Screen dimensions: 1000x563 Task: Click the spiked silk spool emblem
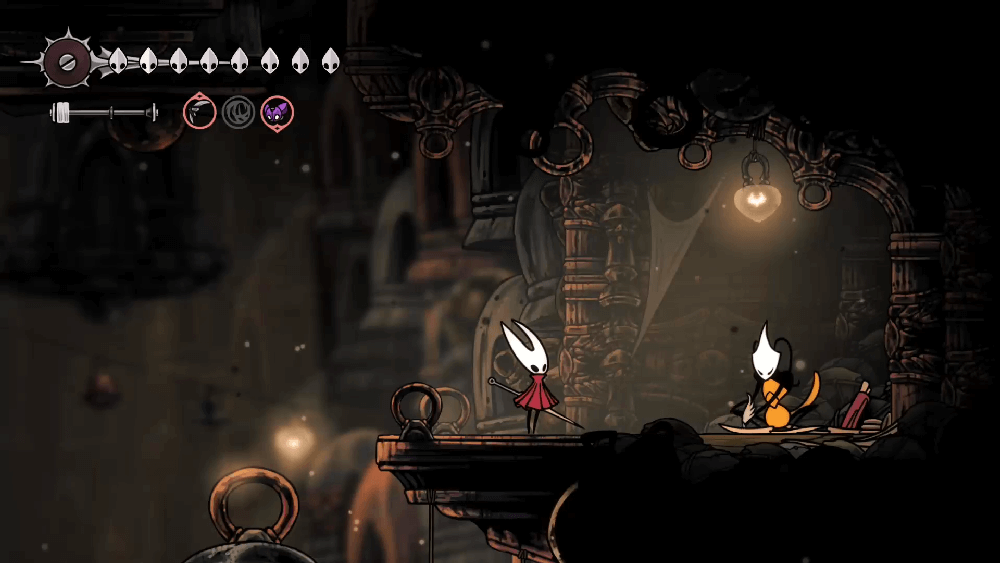click(x=68, y=62)
